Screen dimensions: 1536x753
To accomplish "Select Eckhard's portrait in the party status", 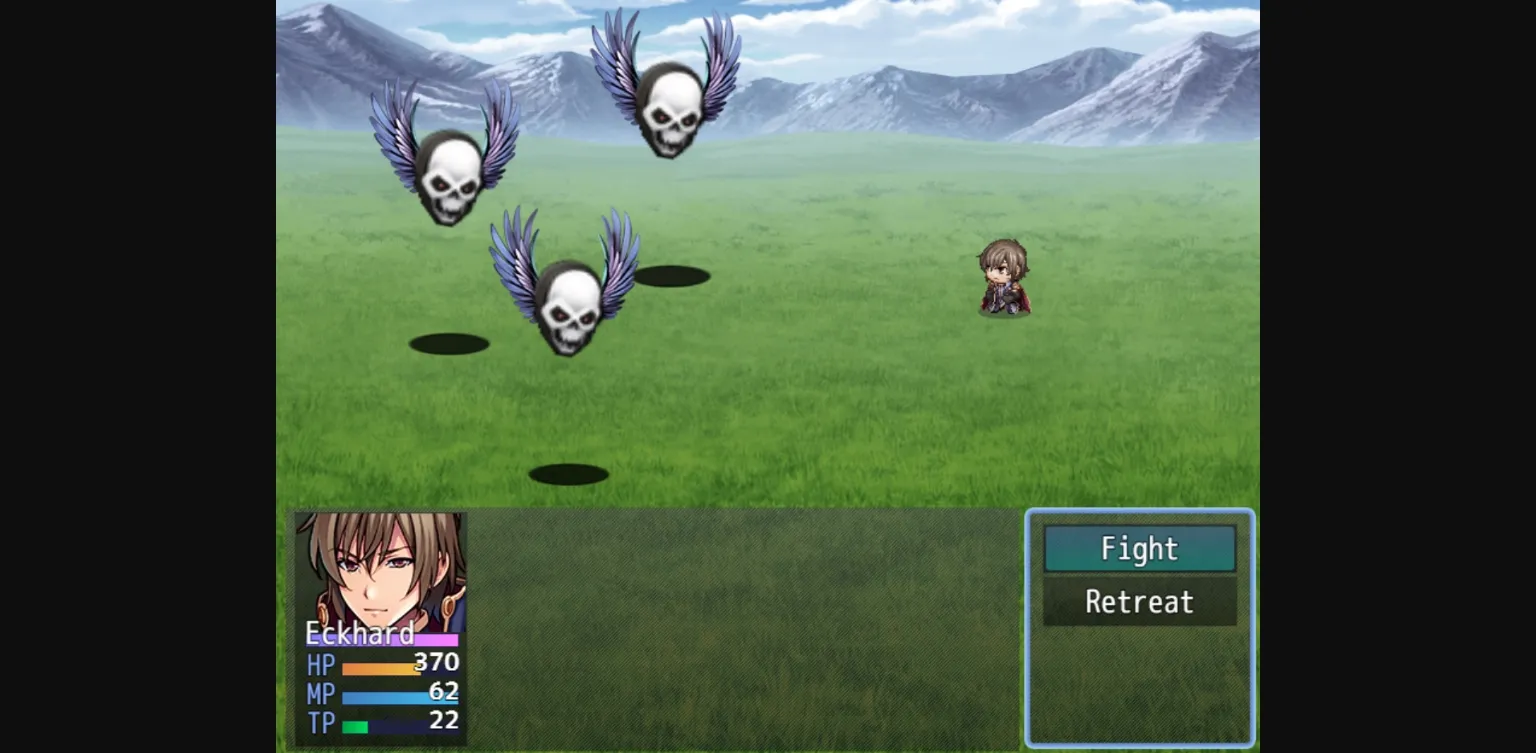I will 381,568.
